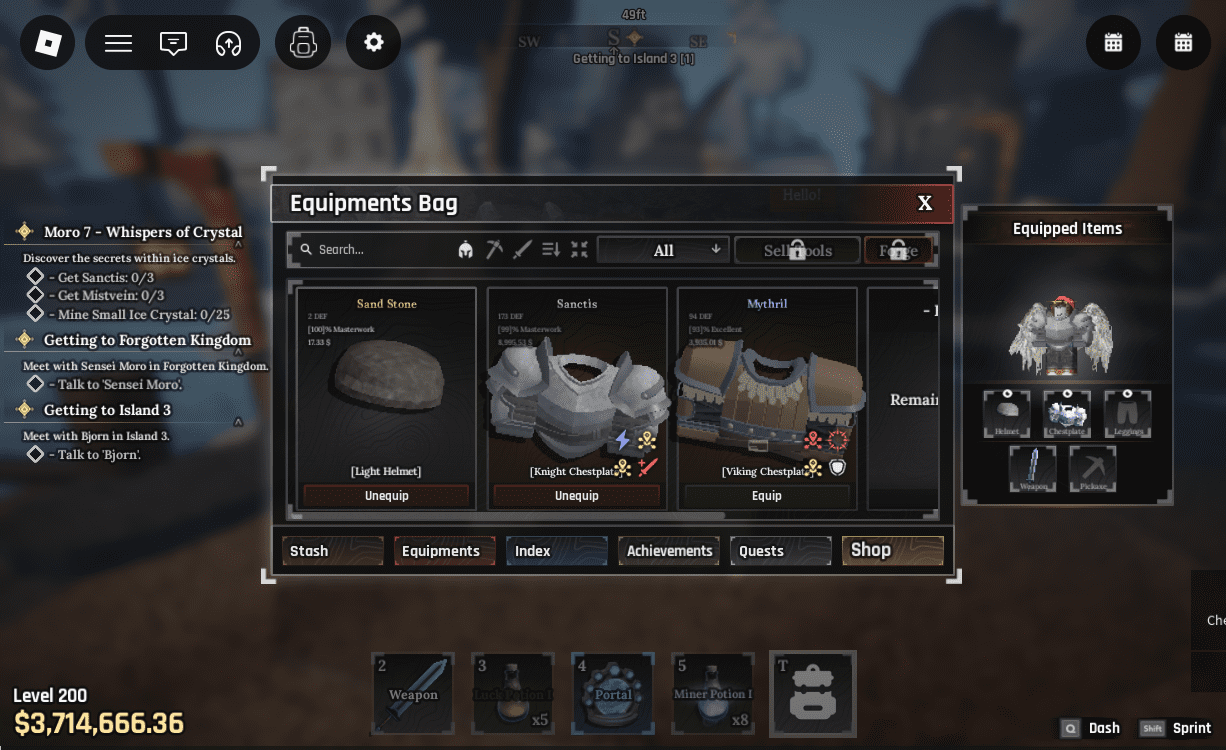Open the Shop tab

click(x=892, y=550)
